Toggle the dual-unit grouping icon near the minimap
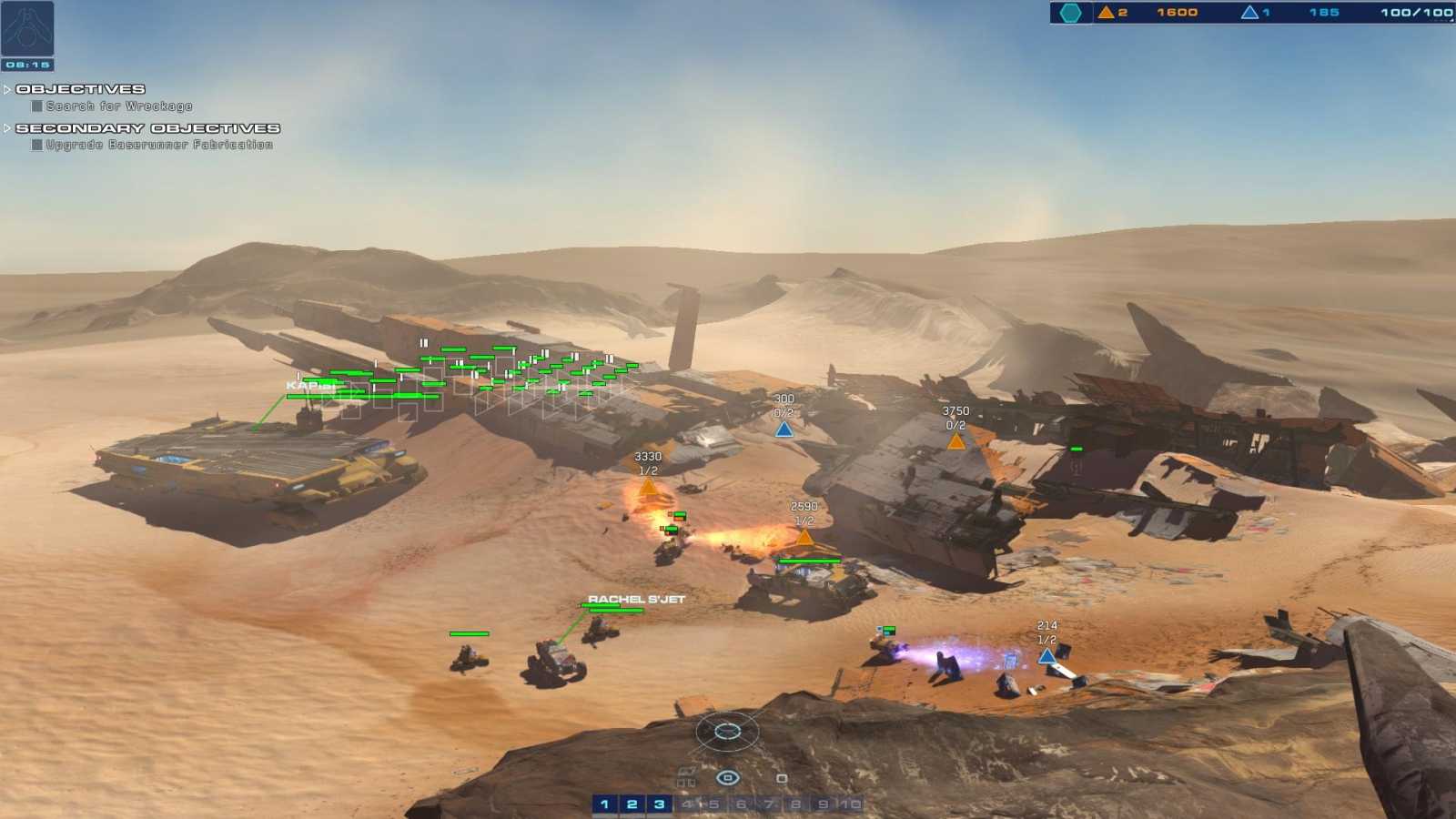Image resolution: width=1456 pixels, height=819 pixels. 686,782
